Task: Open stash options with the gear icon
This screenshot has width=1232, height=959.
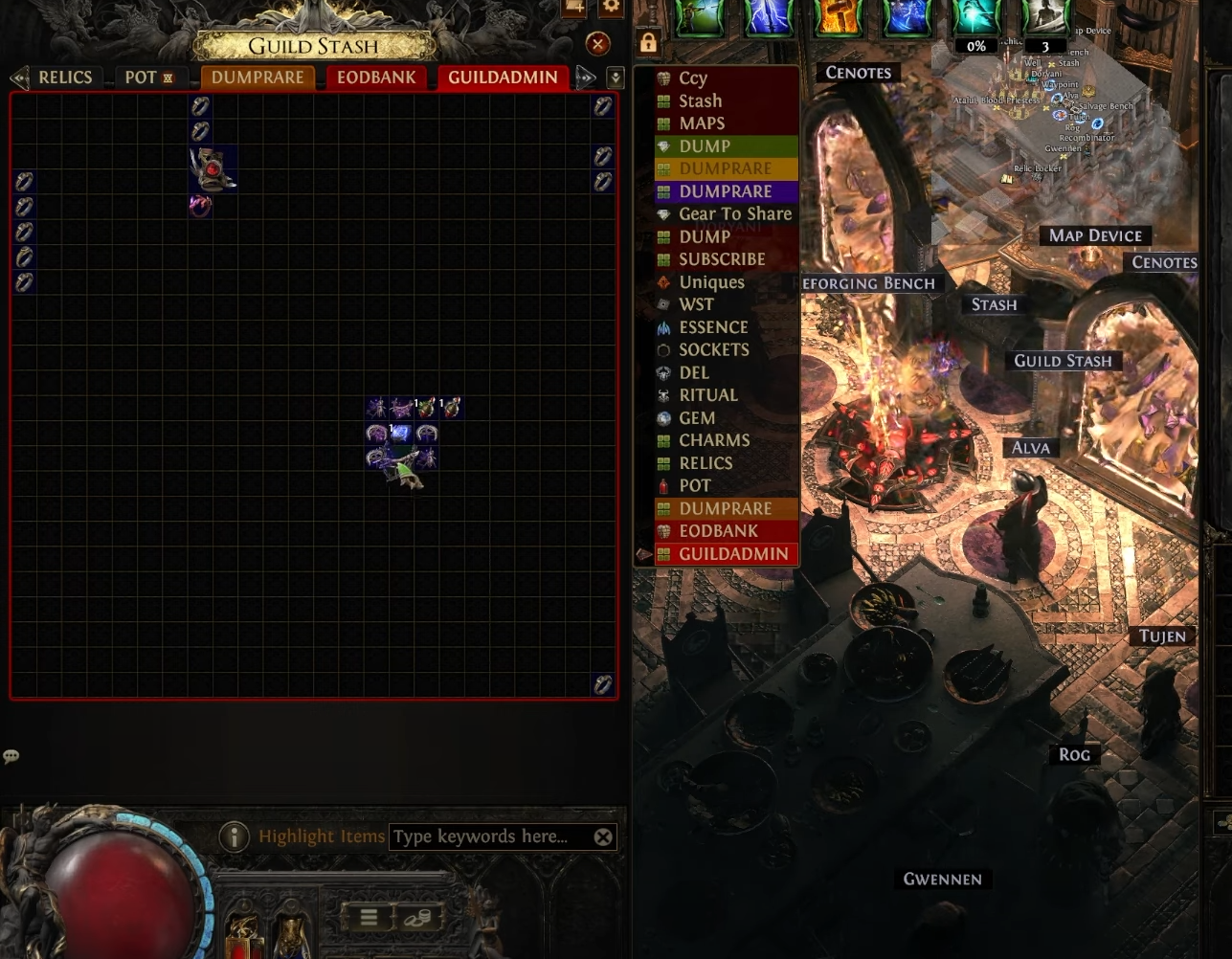Action: click(x=611, y=9)
